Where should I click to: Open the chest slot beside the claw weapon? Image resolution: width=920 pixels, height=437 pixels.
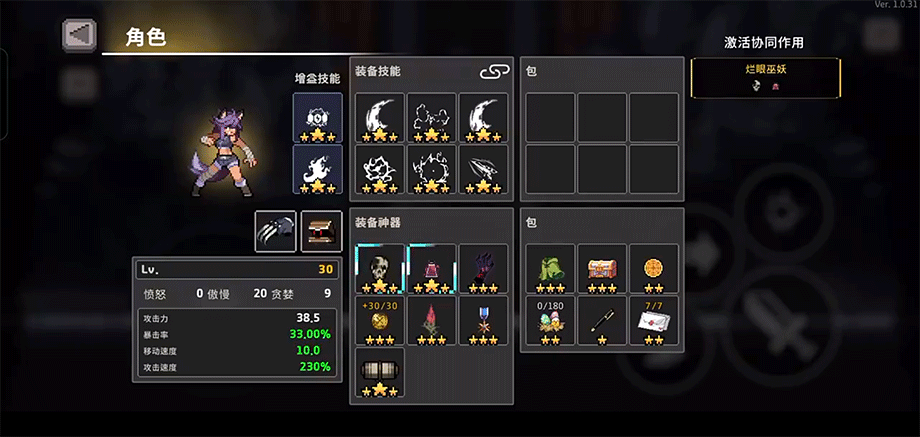322,229
